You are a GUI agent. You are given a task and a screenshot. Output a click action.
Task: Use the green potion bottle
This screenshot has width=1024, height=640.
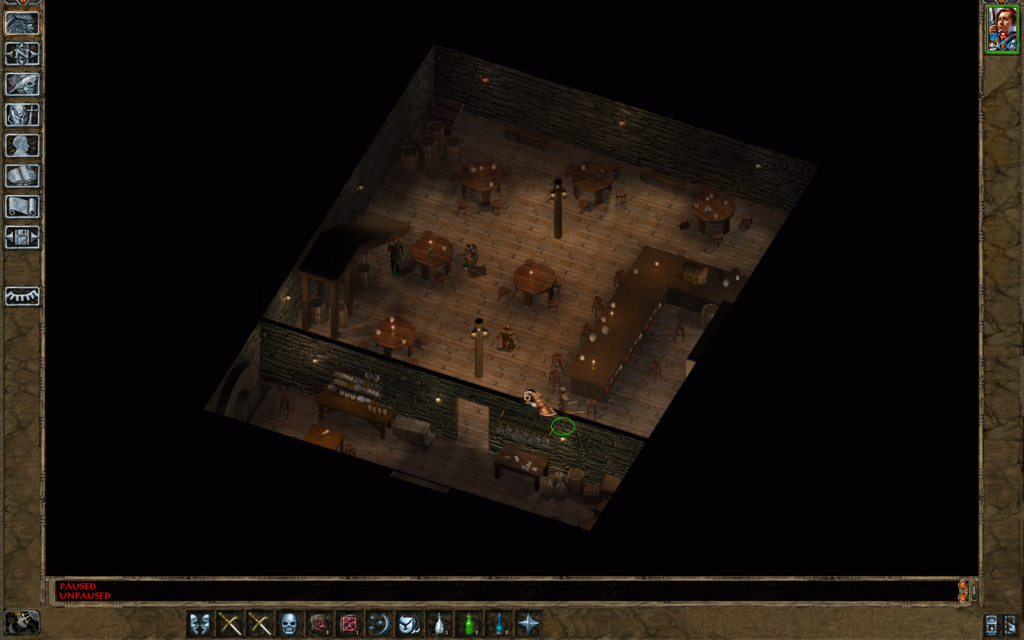click(x=468, y=624)
